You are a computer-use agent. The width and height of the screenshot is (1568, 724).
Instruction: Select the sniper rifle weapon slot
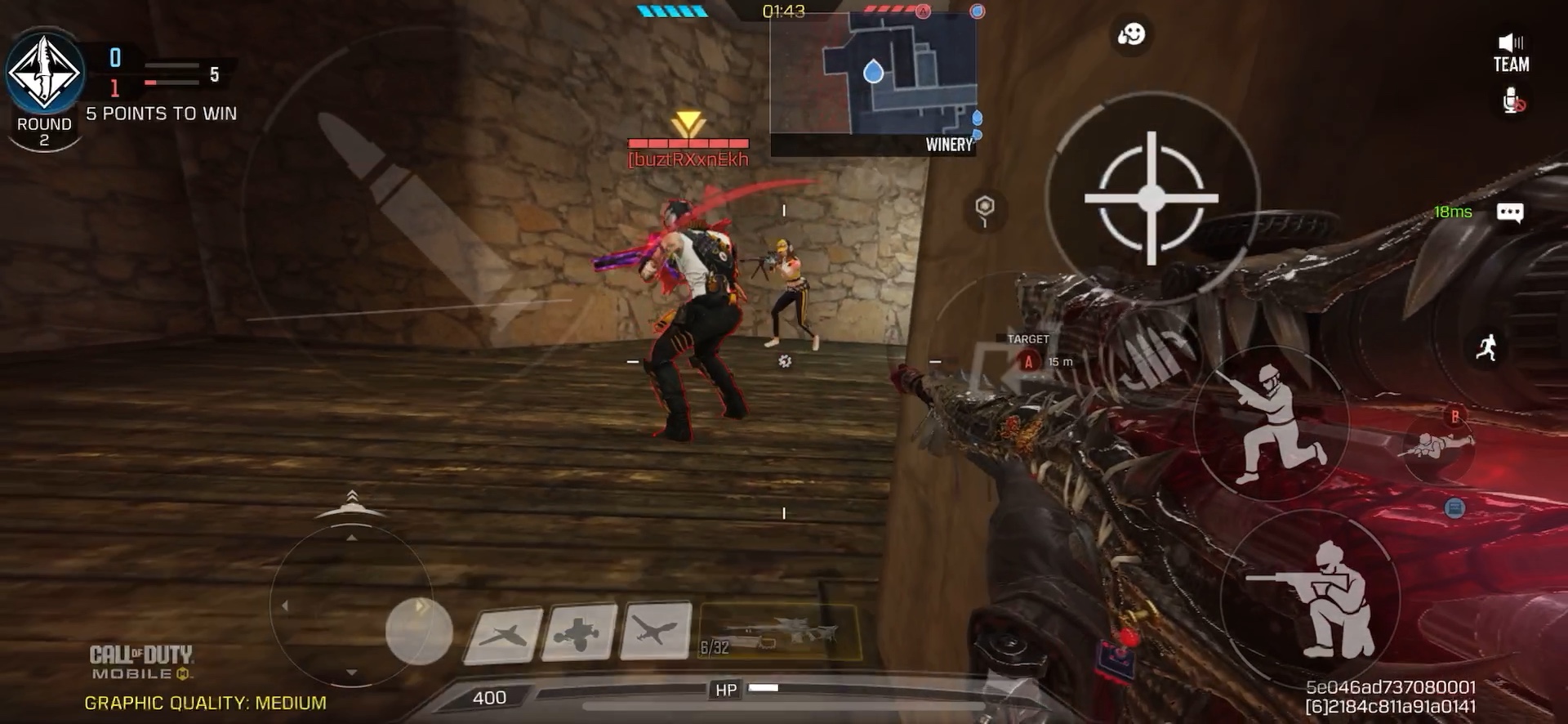(779, 632)
